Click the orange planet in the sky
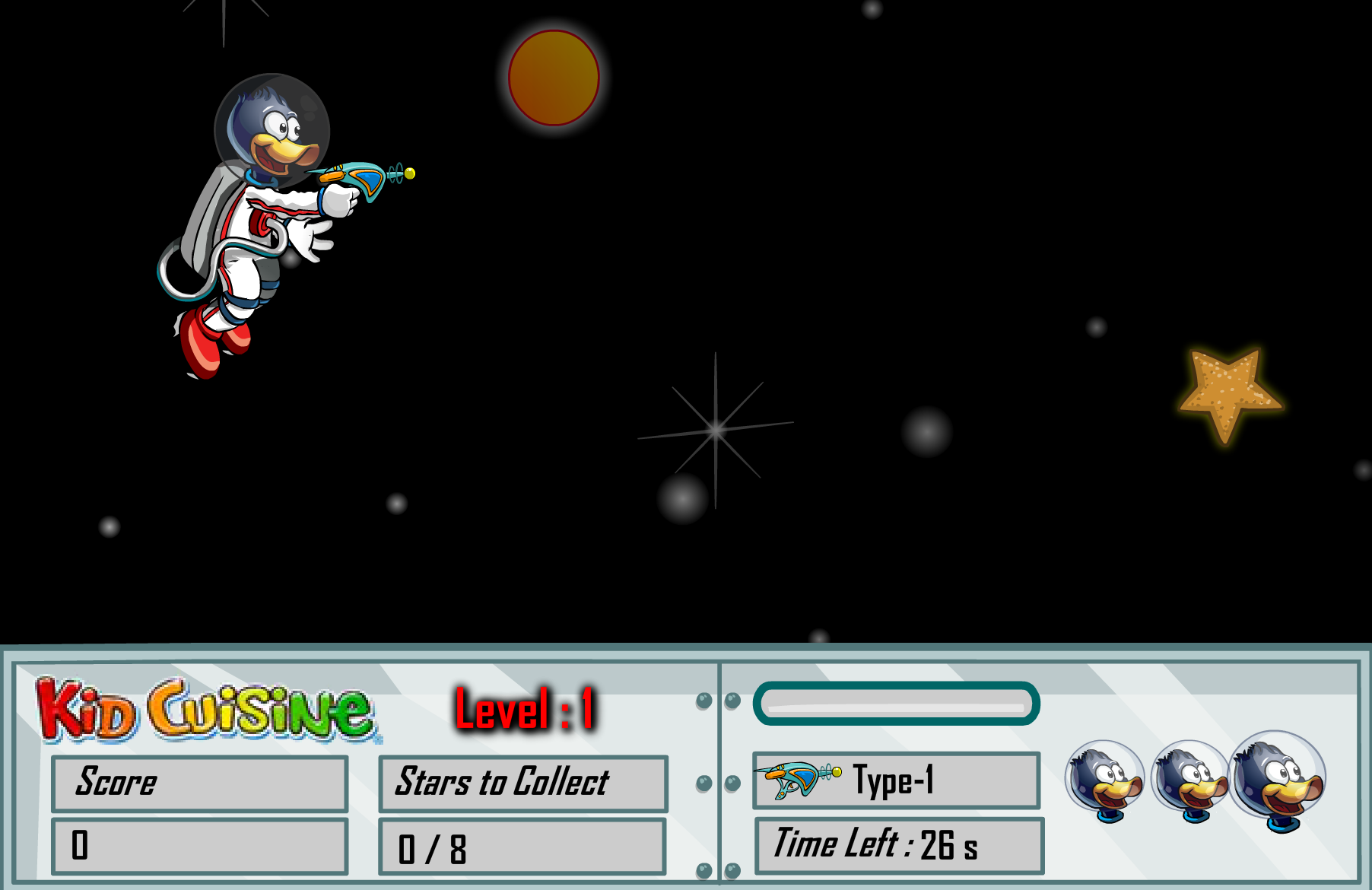1372x890 pixels. point(553,78)
